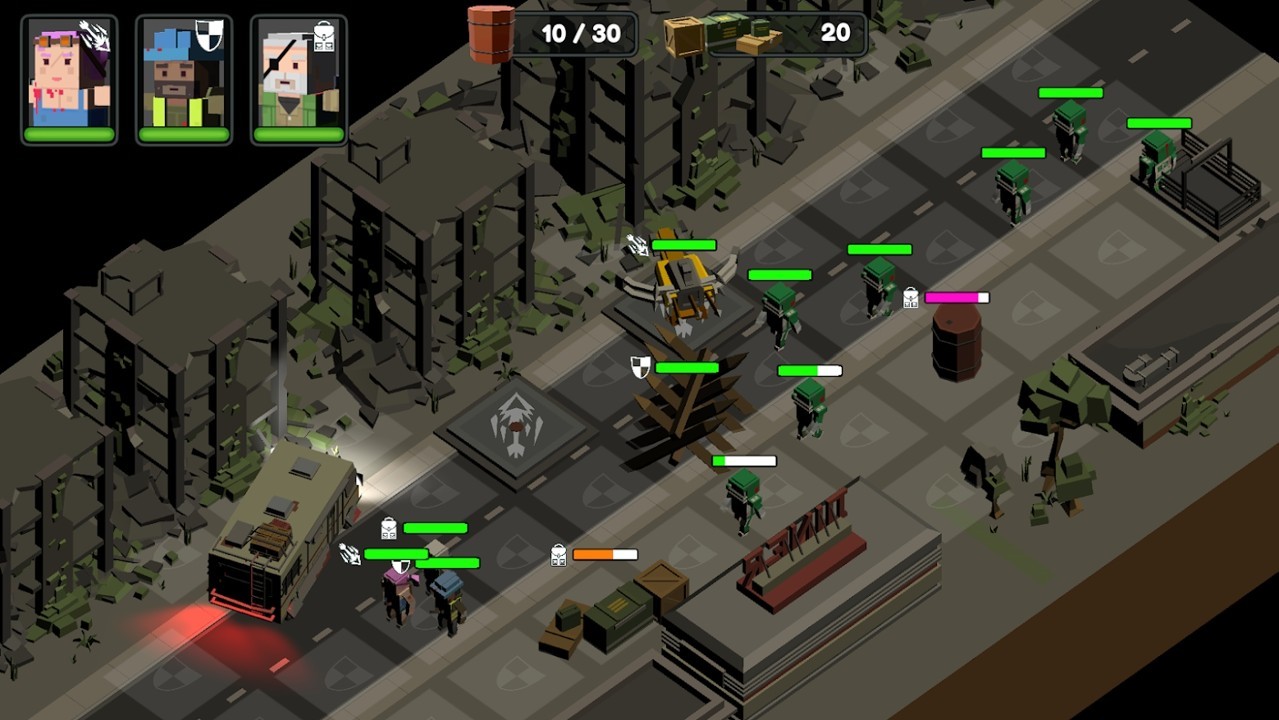Pick the eyepatch old man portrait

click(298, 79)
